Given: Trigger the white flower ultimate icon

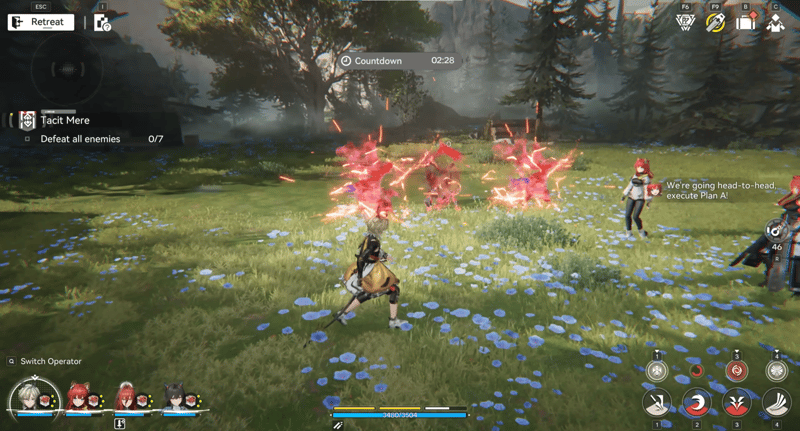Looking at the screenshot, I should point(777,370).
